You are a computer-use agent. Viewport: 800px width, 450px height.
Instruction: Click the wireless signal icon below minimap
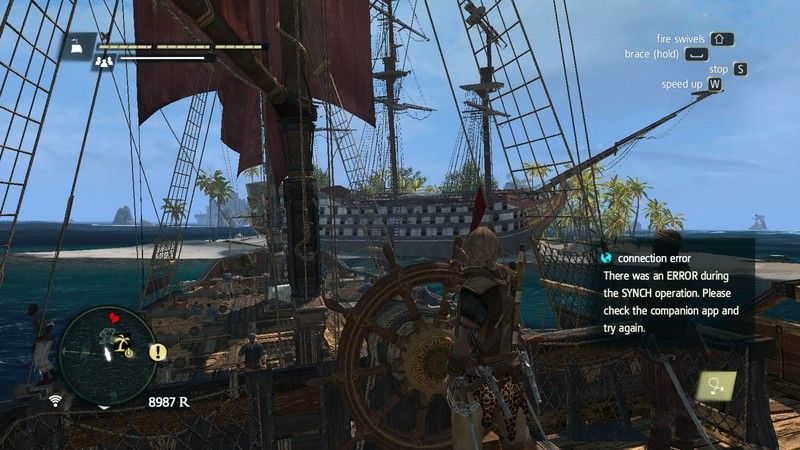(x=55, y=401)
